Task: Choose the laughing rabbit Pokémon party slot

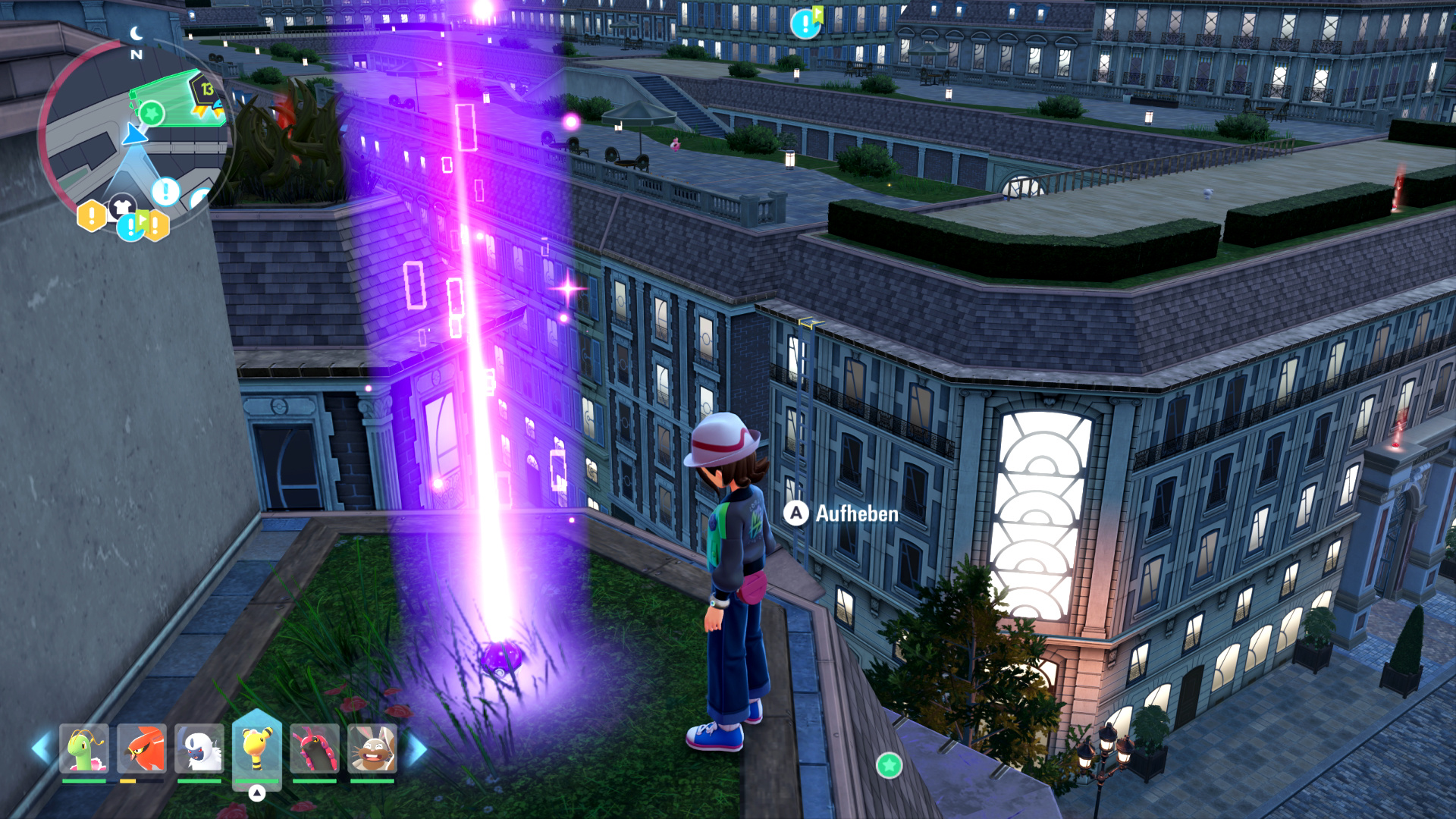Action: click(x=372, y=748)
